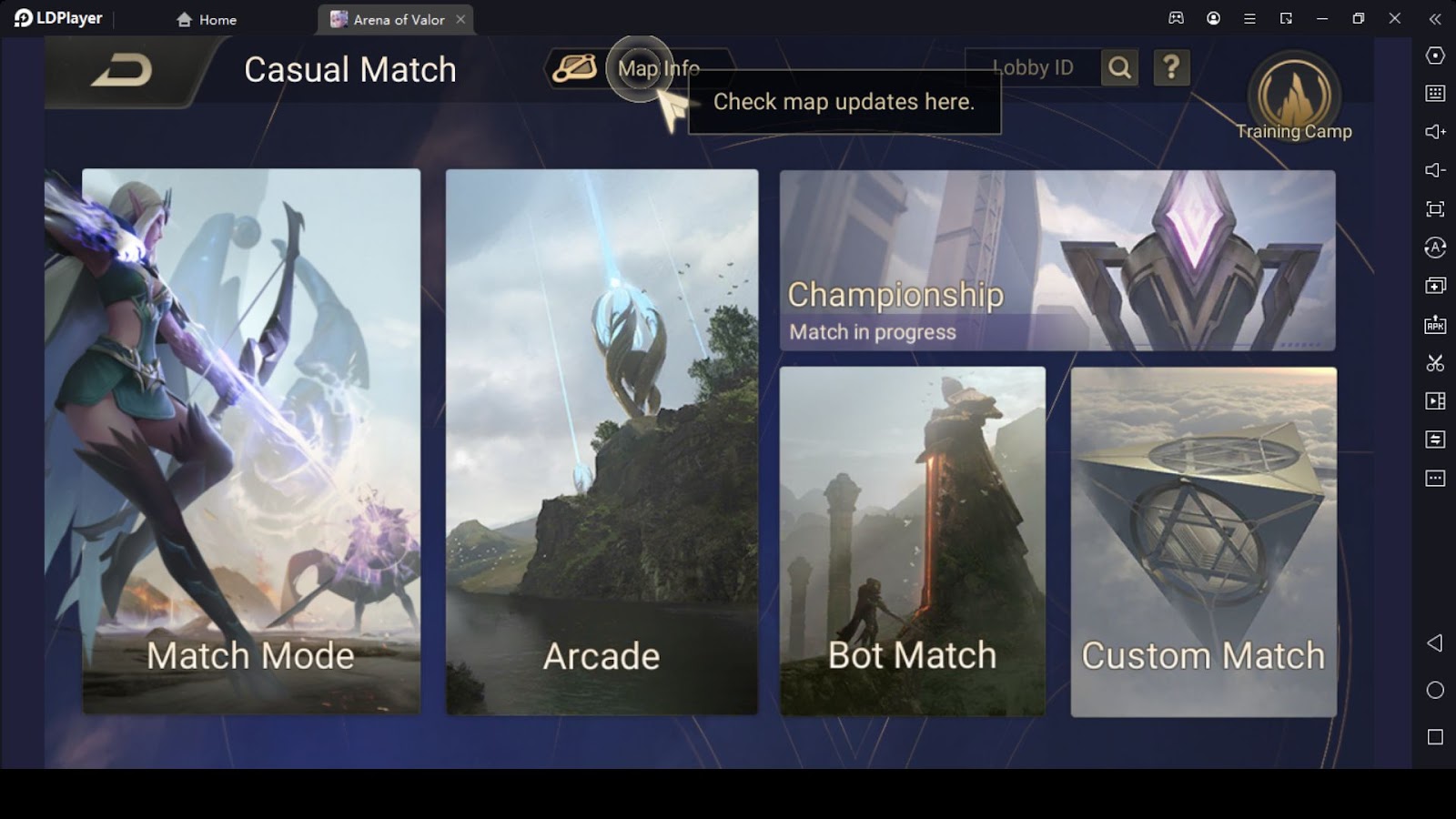Screen dimensions: 1456x819
Task: Toggle fullscreen mode from the sidebar
Action: (x=1434, y=208)
